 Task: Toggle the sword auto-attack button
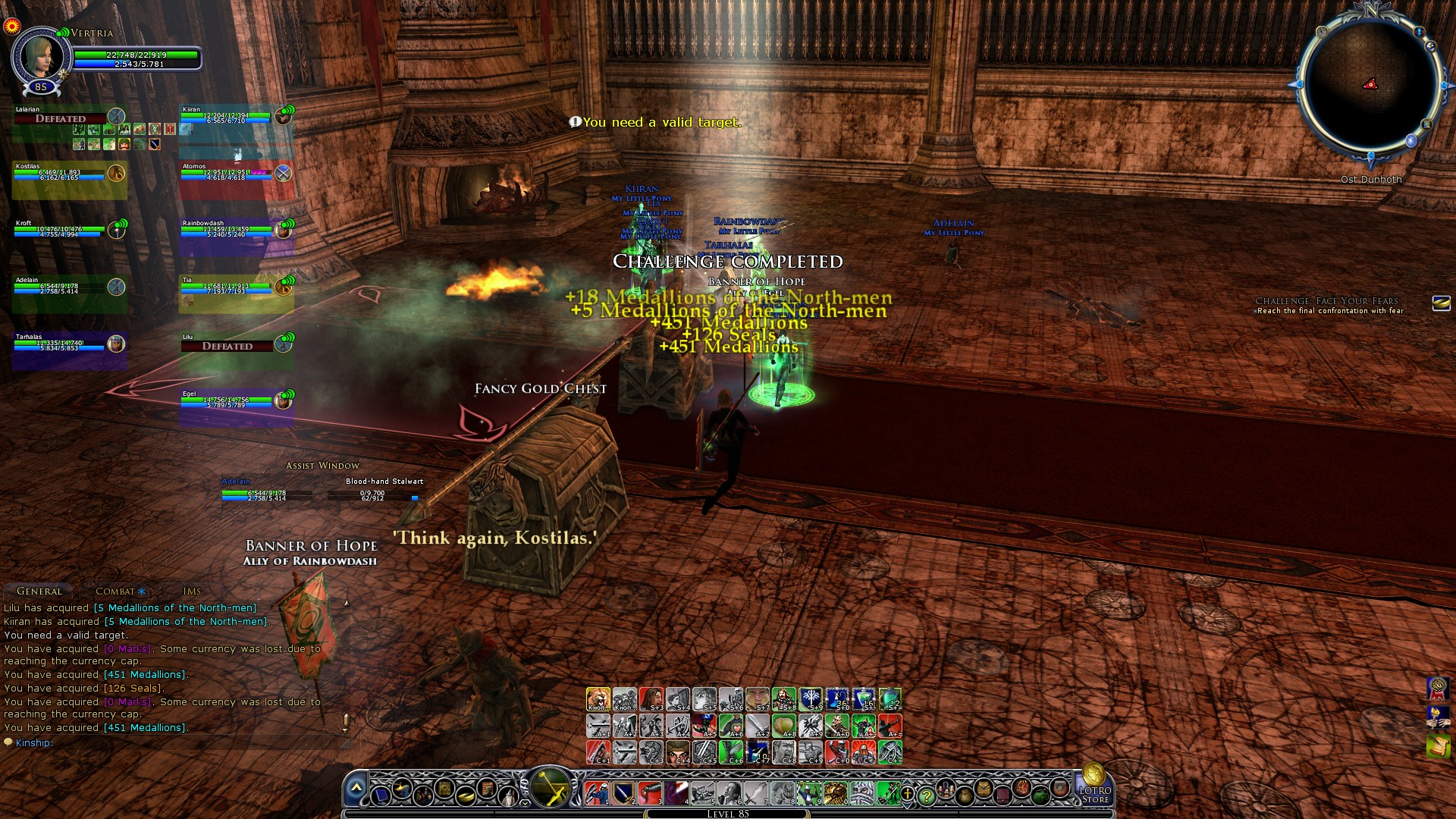[551, 786]
